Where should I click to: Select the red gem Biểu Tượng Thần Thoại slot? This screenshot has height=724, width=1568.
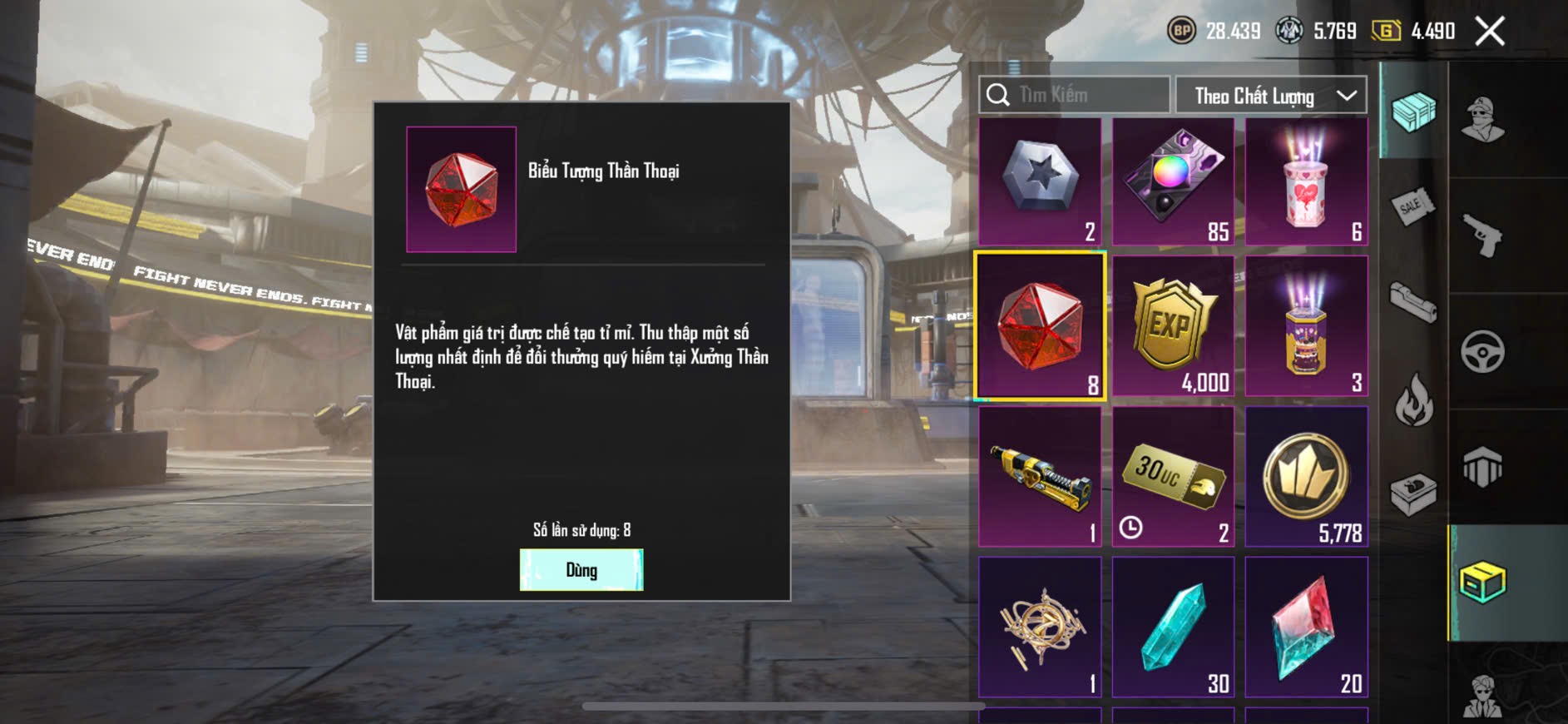point(1040,326)
